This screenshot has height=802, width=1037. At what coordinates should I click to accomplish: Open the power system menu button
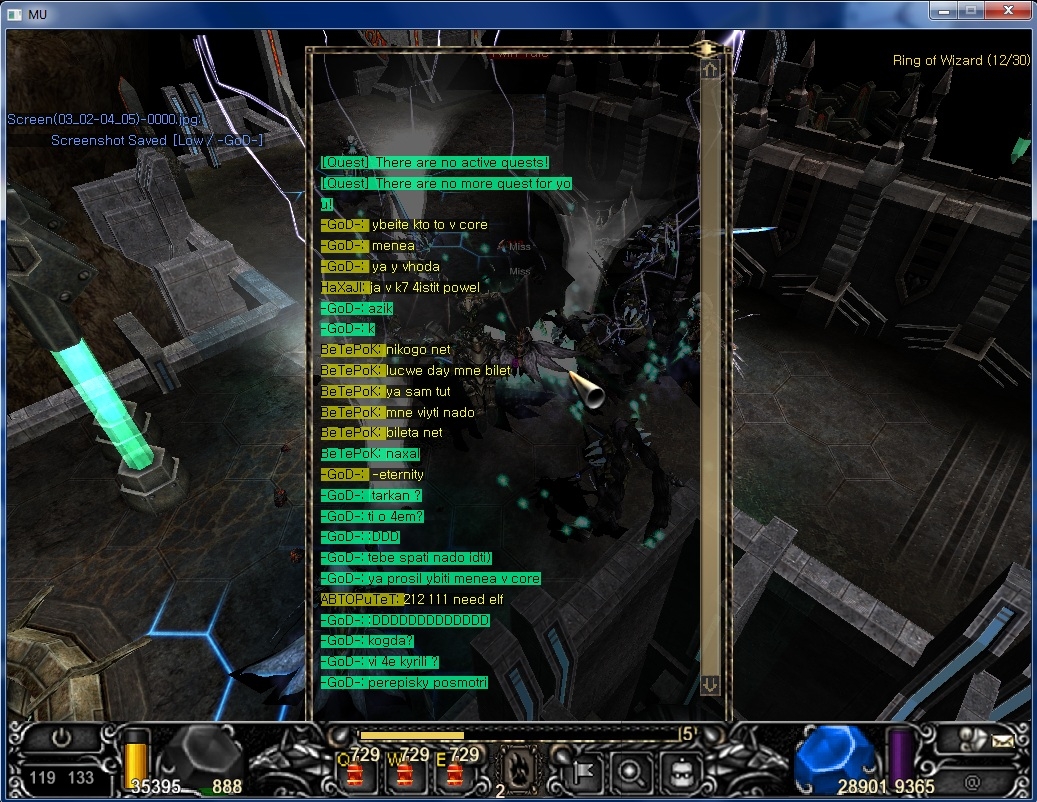tap(62, 740)
